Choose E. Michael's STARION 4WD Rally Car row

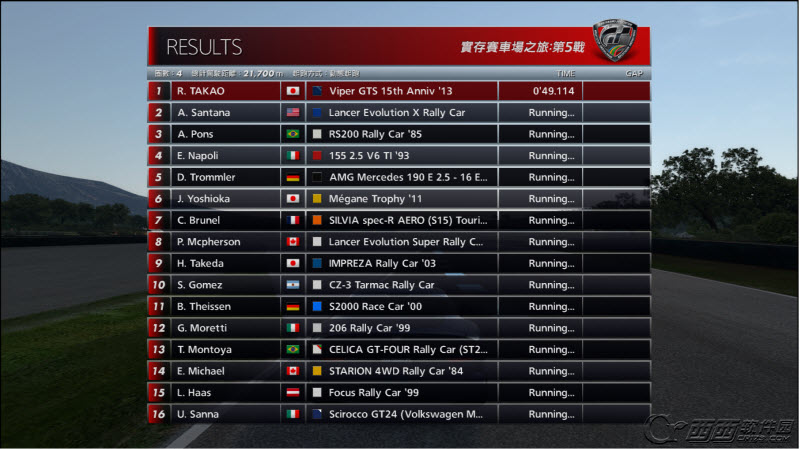398,370
